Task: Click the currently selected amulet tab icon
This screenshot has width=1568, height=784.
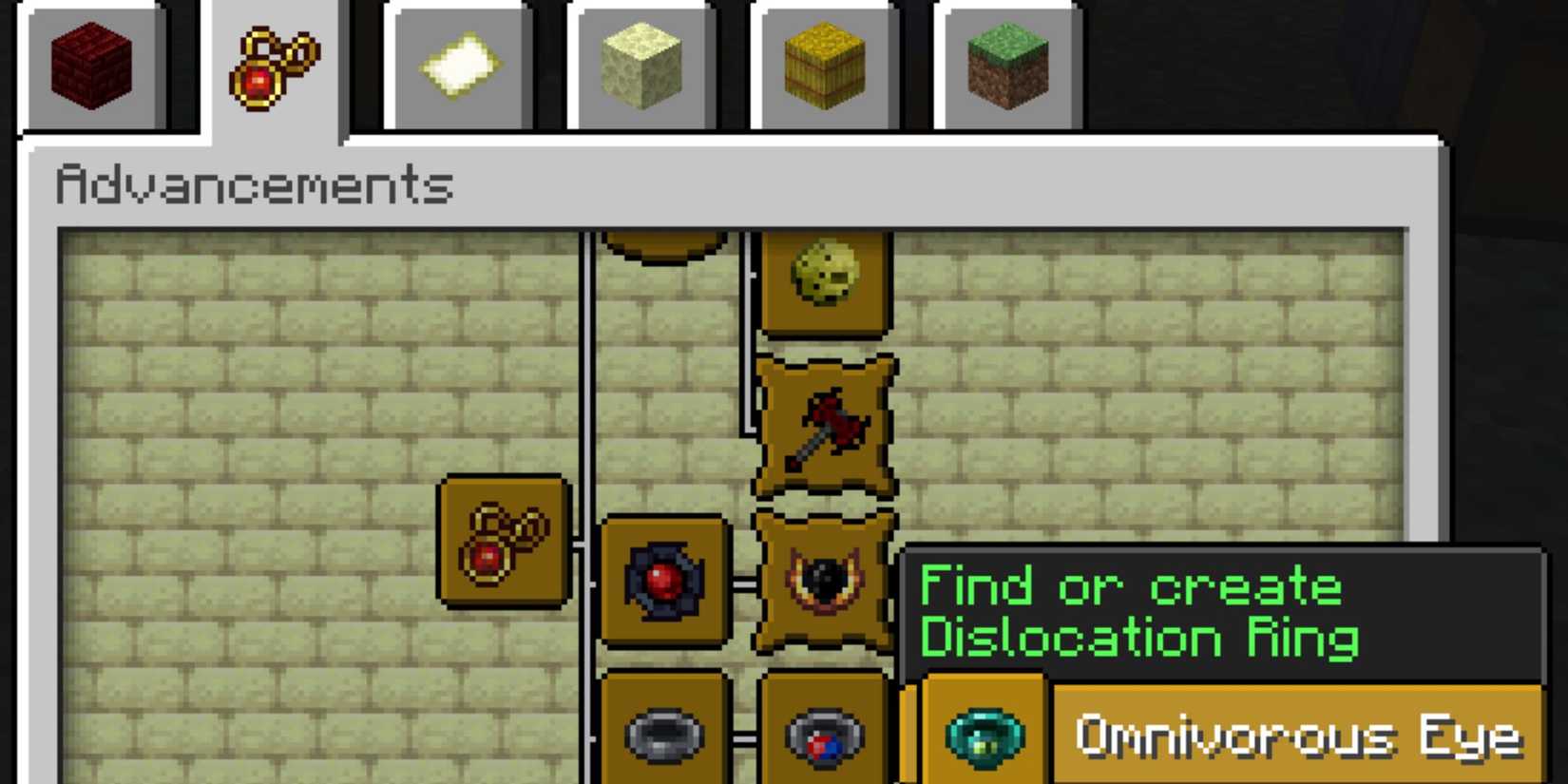Action: click(276, 65)
